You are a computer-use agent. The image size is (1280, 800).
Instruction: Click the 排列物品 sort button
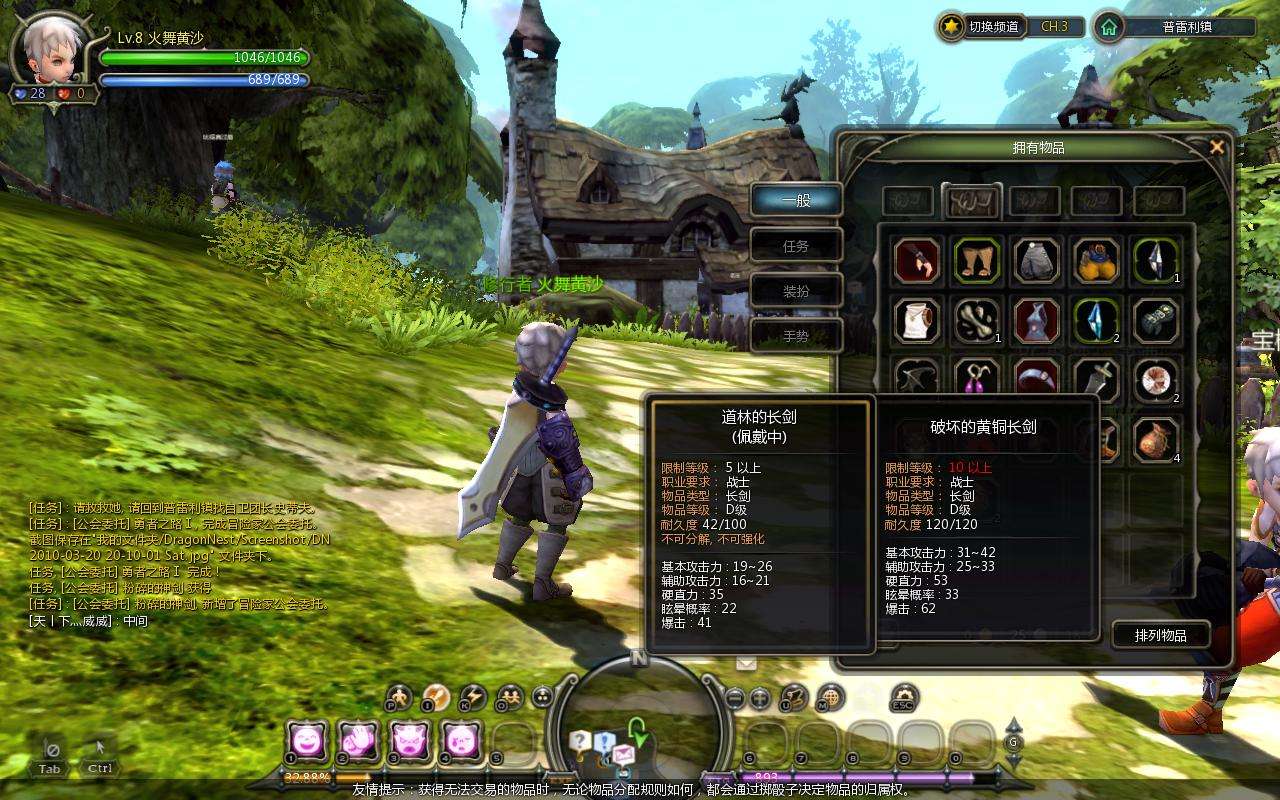tap(1160, 635)
